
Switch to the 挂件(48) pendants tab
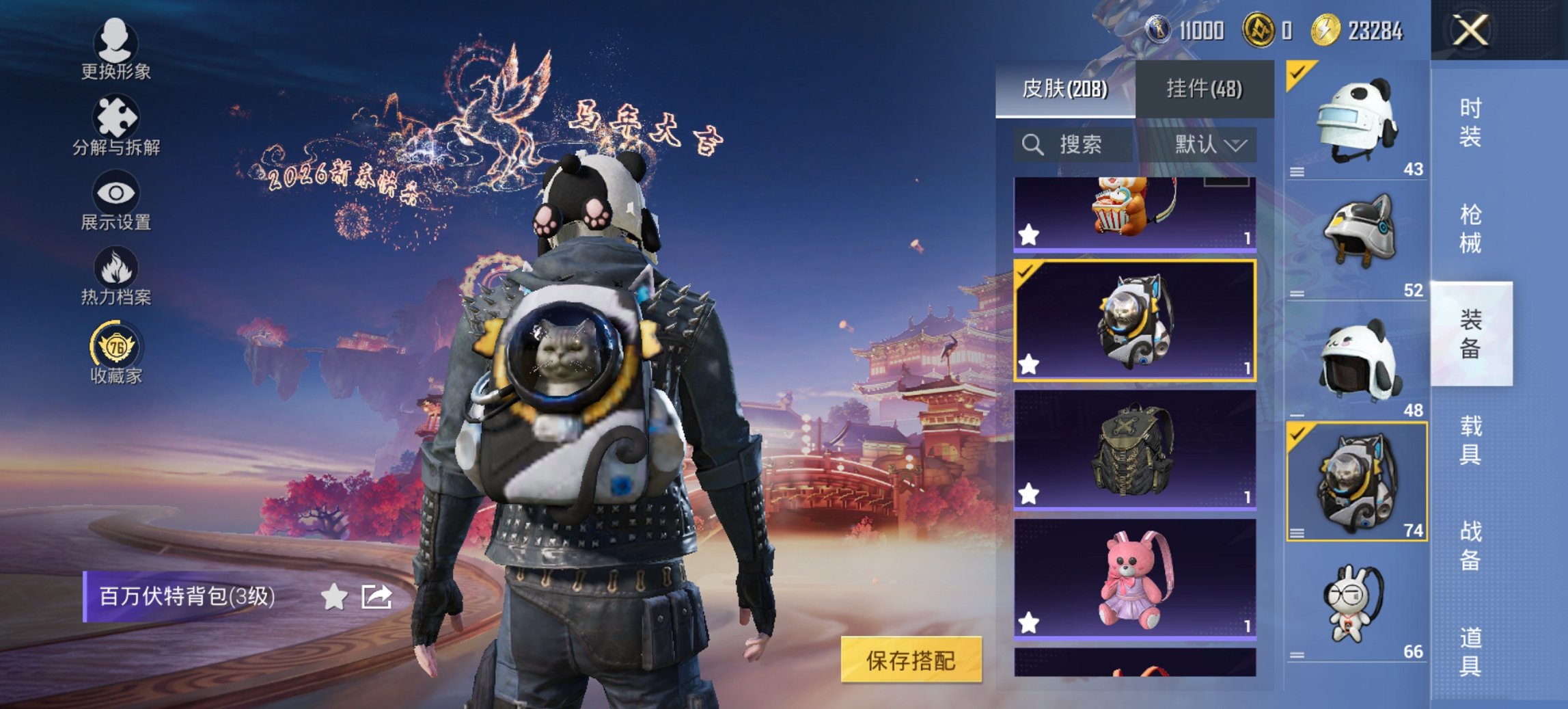click(1207, 89)
